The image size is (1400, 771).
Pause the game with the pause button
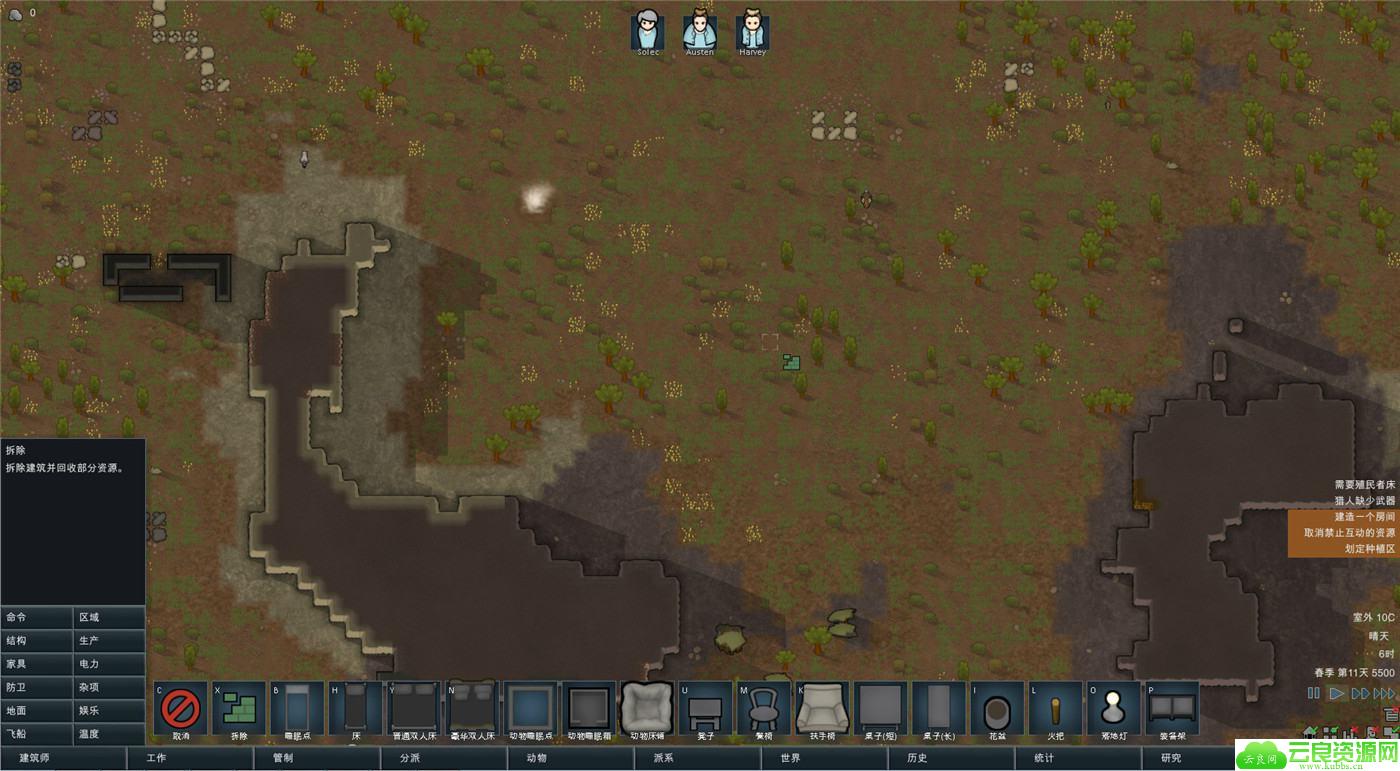point(1314,693)
